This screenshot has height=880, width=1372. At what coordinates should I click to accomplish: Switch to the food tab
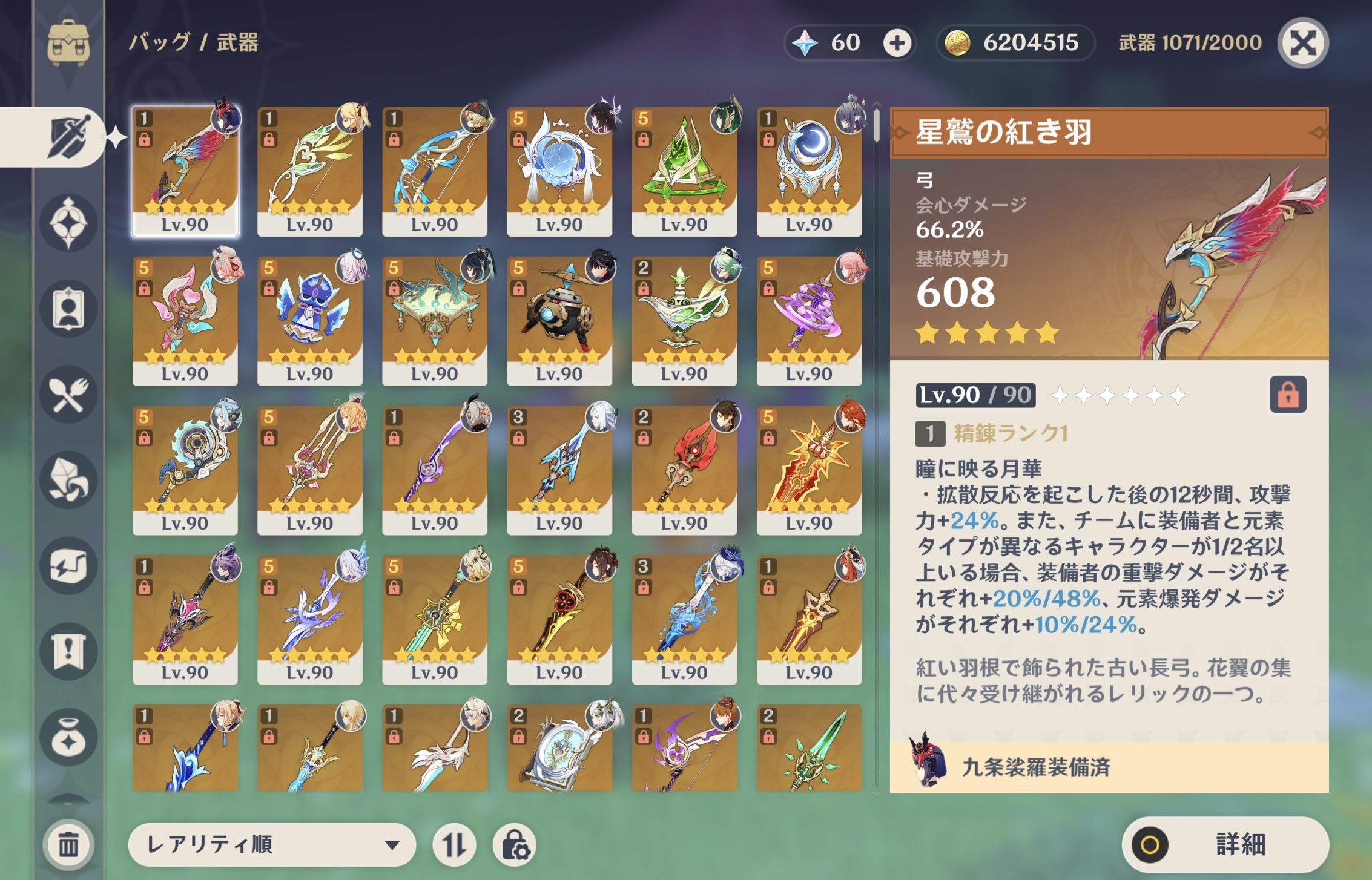pyautogui.click(x=68, y=395)
